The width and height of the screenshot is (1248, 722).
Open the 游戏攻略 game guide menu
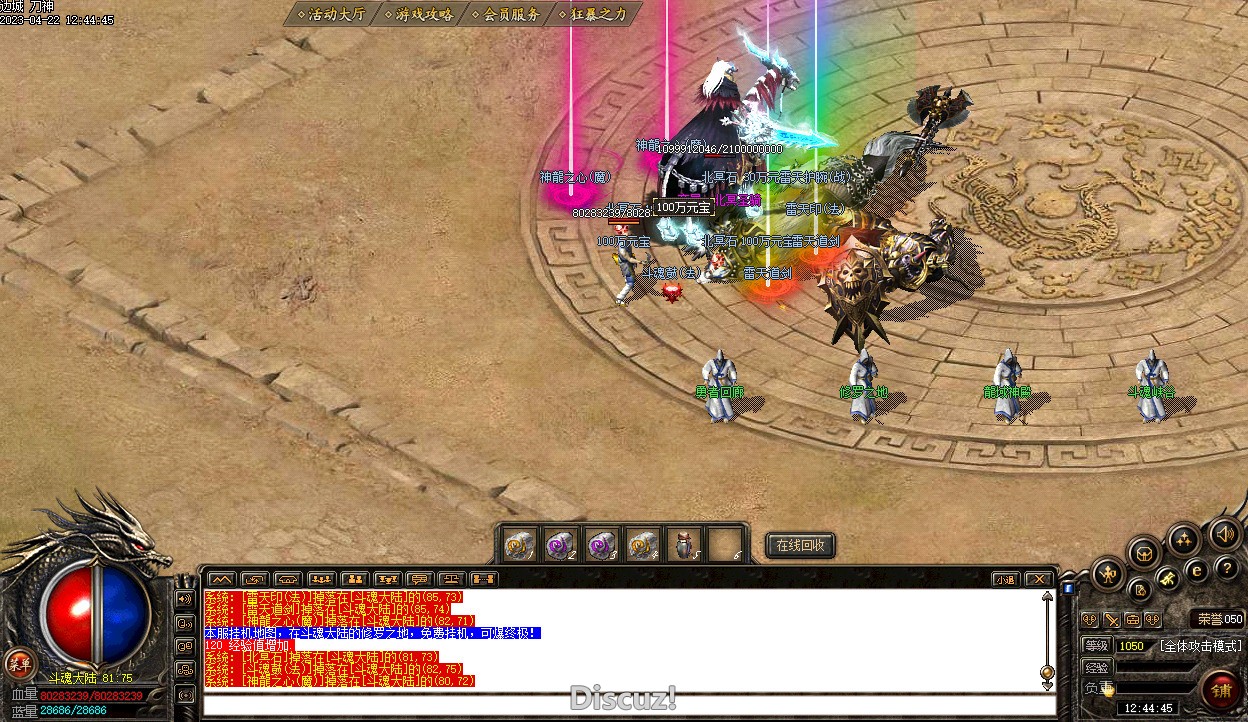tap(419, 14)
